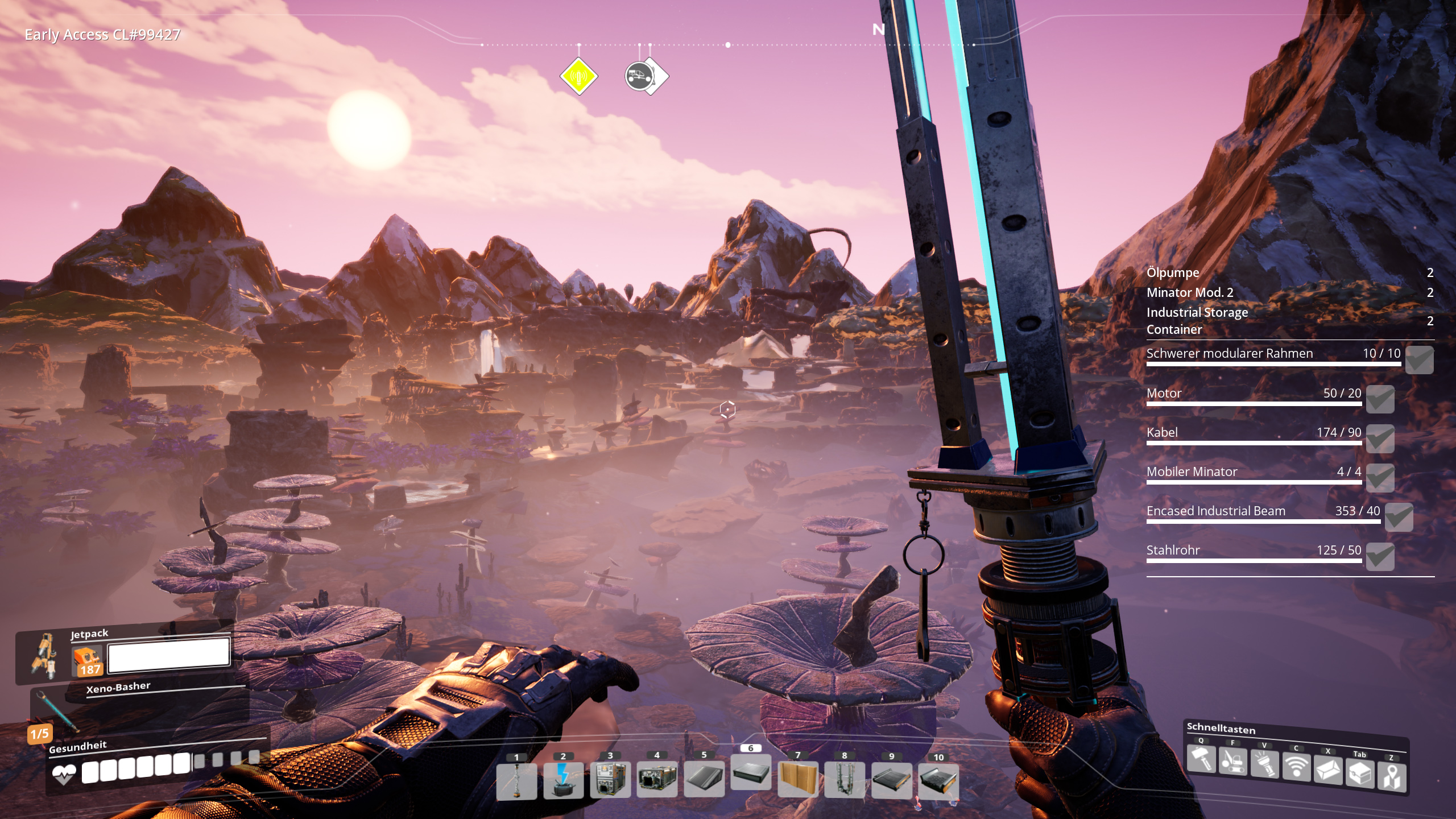Screen dimensions: 1456x819
Task: Open the resource scanner signal icon
Action: pyautogui.click(x=1296, y=767)
